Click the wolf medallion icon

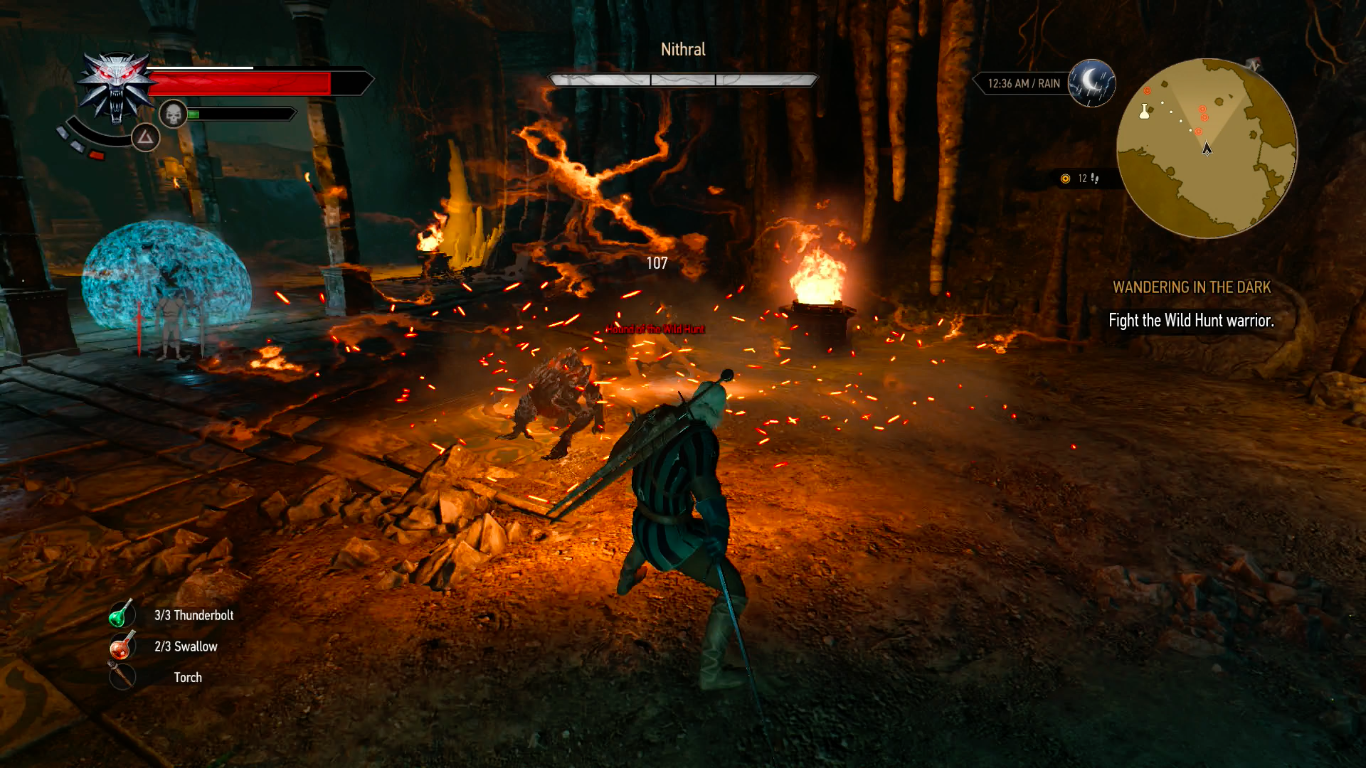click(115, 86)
